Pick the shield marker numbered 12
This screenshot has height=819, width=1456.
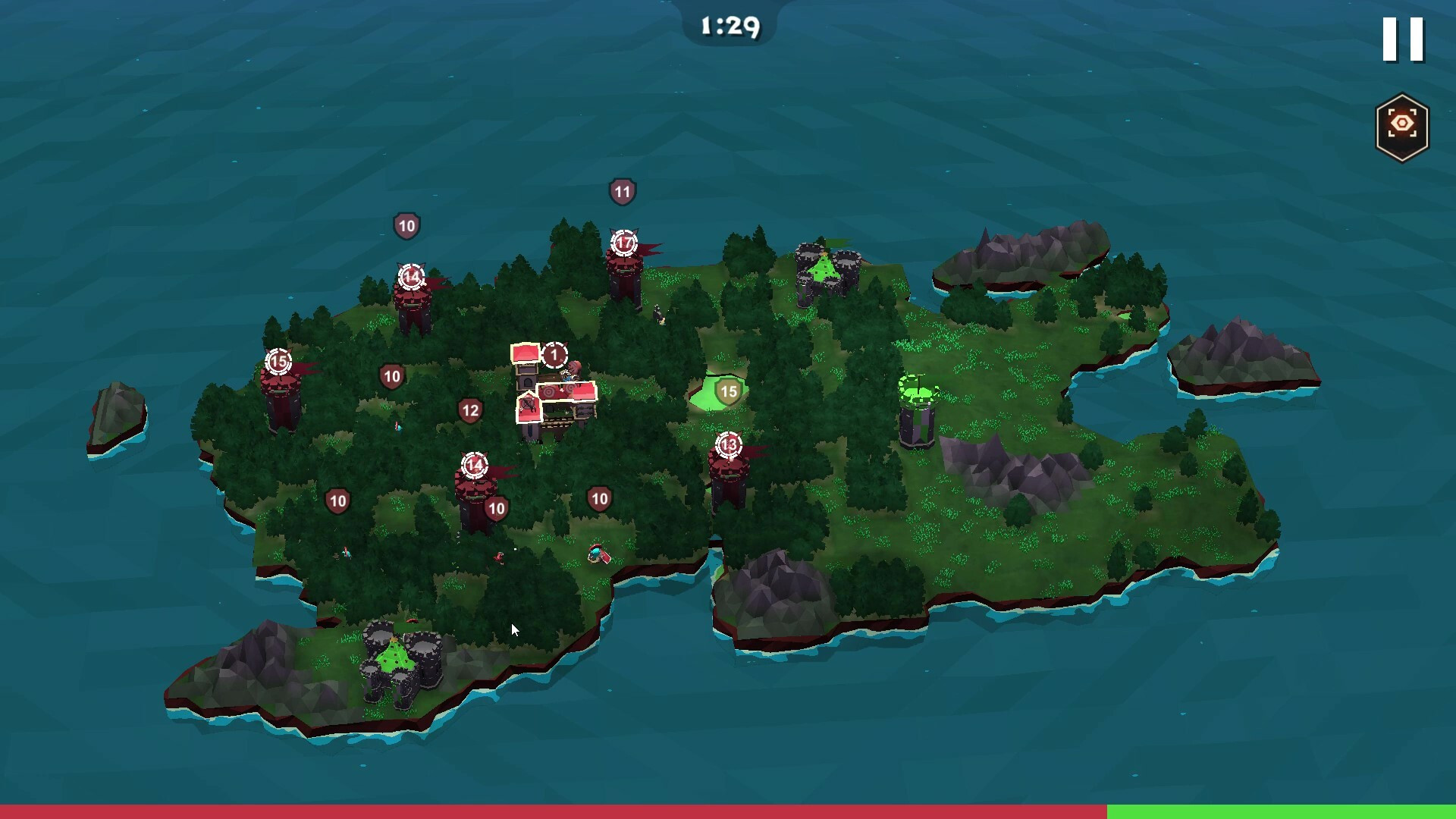(x=470, y=411)
